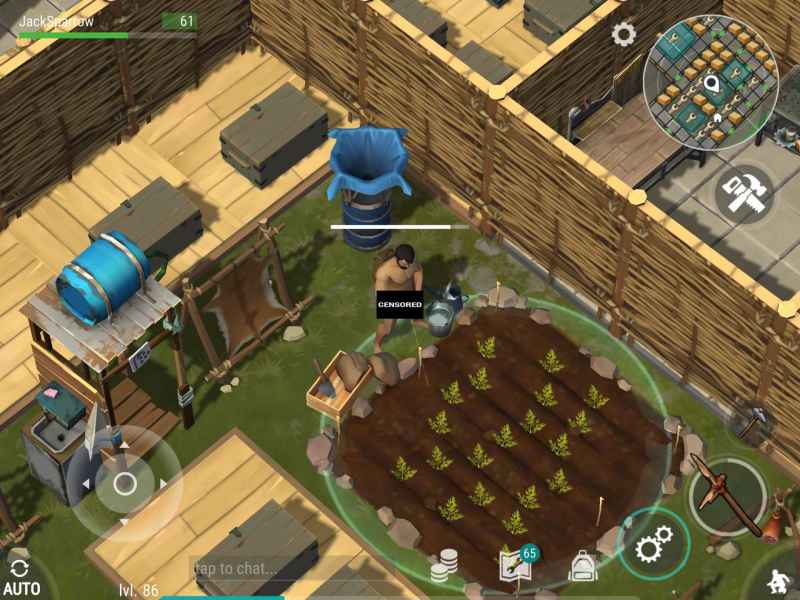Open the settings gear at top
Viewport: 800px width, 600px height.
[x=624, y=35]
